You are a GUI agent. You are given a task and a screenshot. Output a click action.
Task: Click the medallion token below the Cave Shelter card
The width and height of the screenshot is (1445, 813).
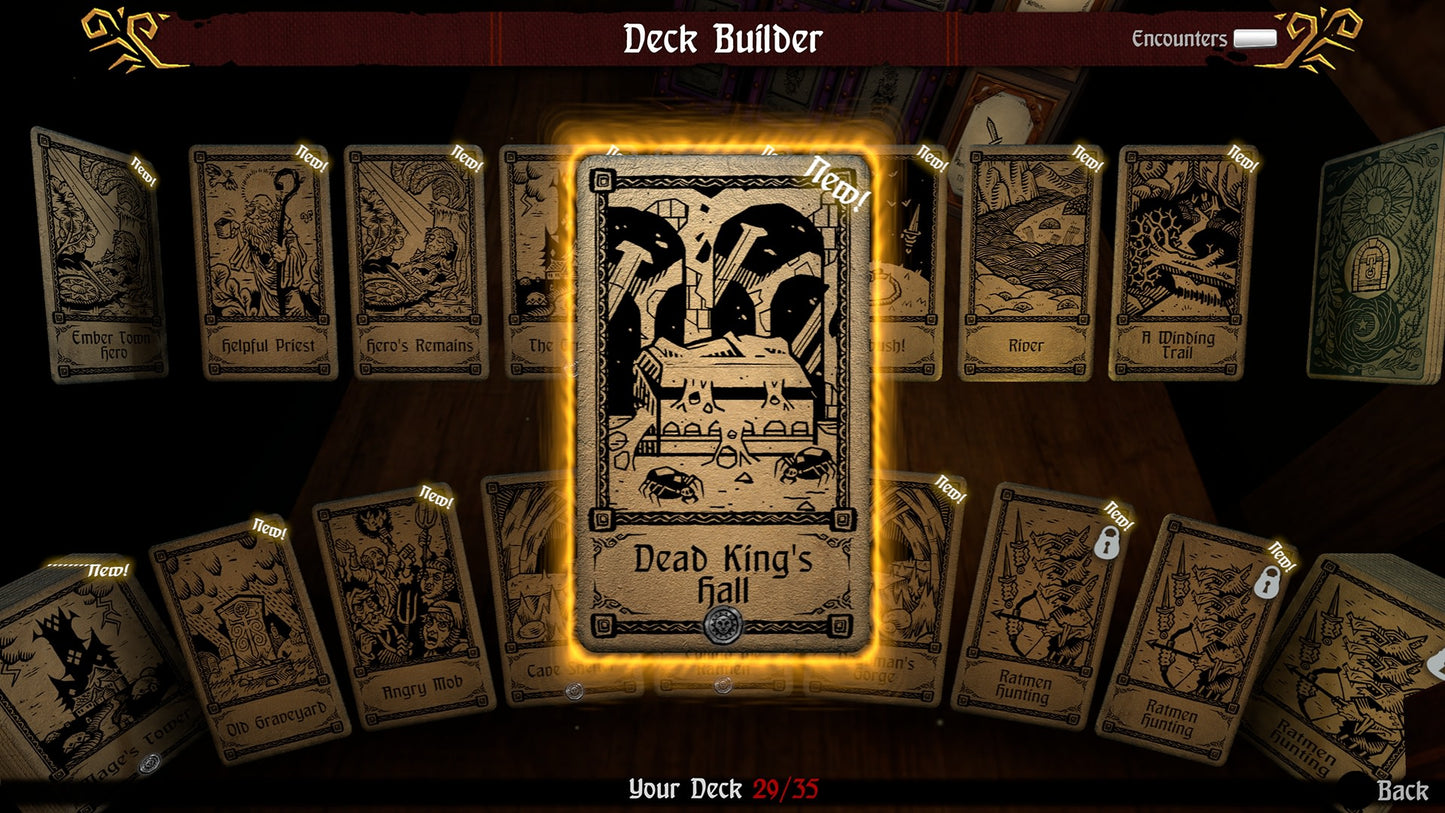click(573, 688)
